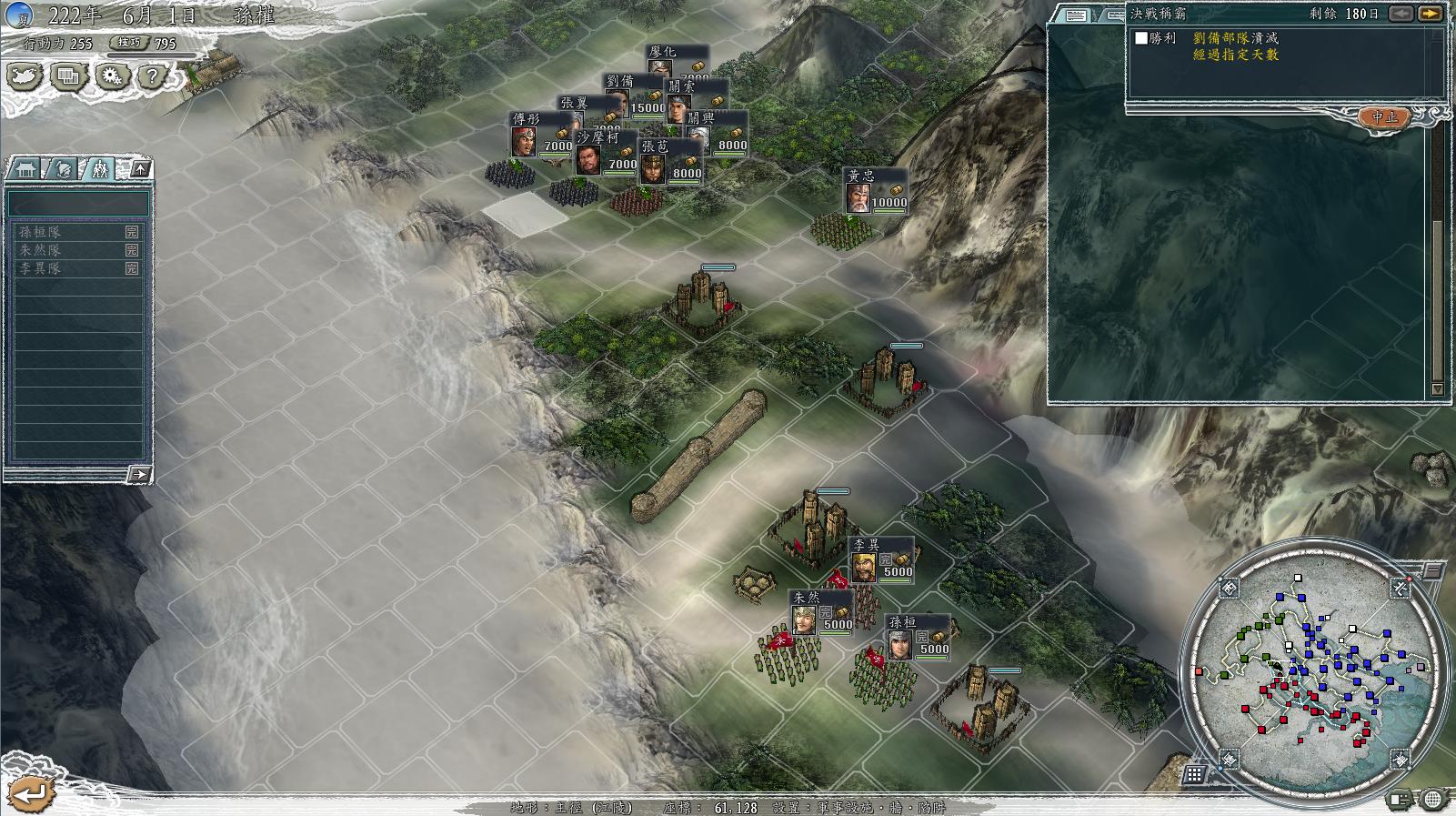
Task: Click the grid icon beside the minimap
Action: coord(1194,774)
